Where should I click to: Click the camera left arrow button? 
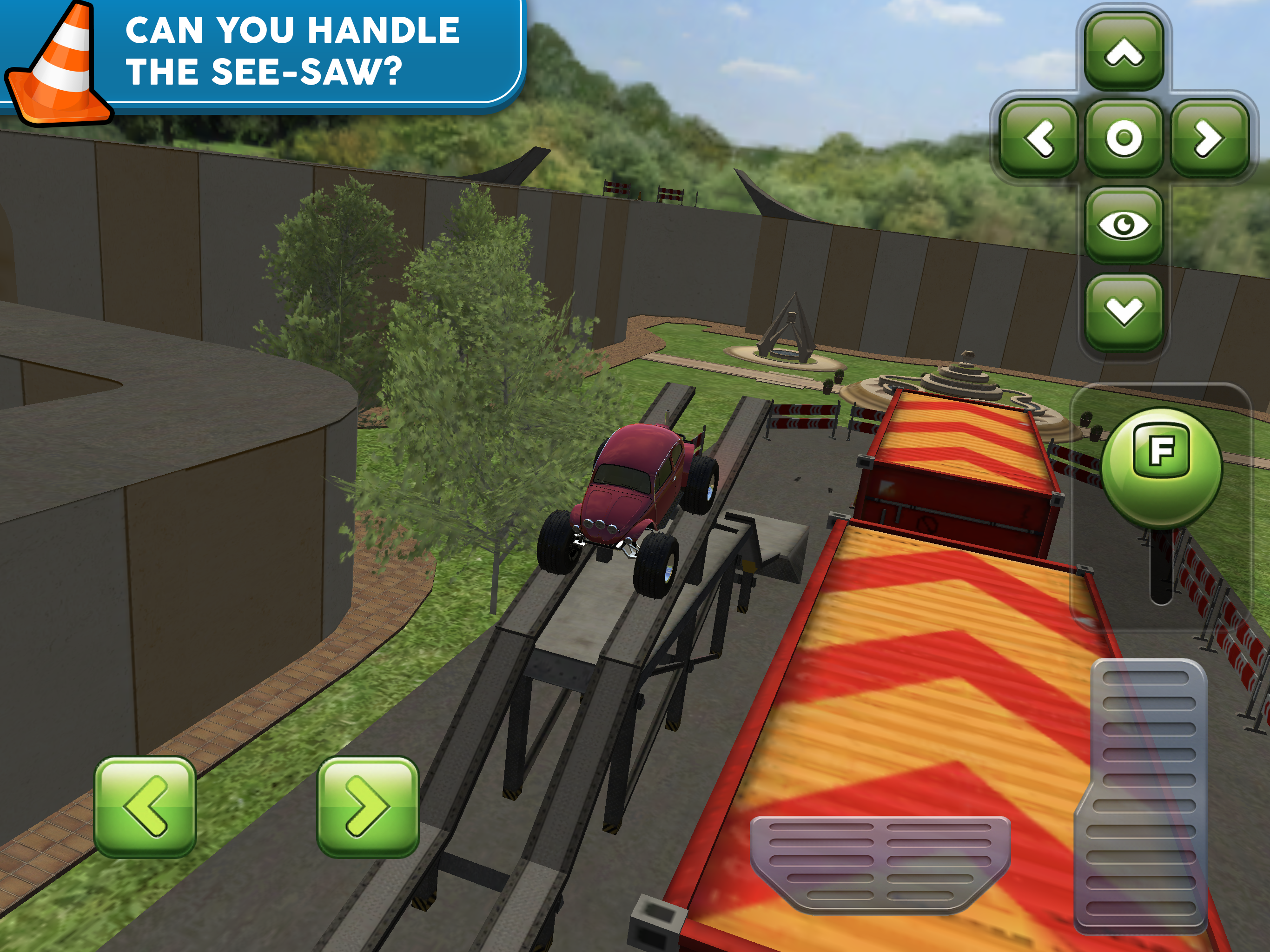[x=1038, y=138]
